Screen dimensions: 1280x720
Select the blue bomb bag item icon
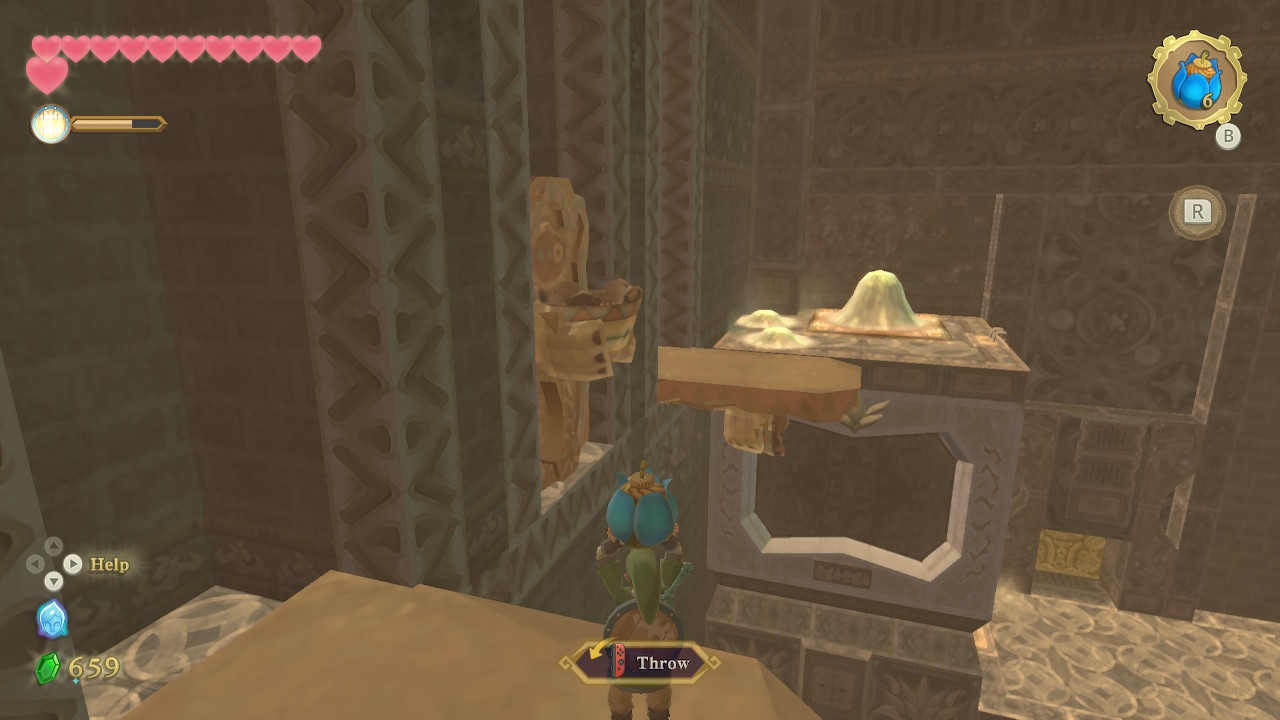tap(1195, 81)
